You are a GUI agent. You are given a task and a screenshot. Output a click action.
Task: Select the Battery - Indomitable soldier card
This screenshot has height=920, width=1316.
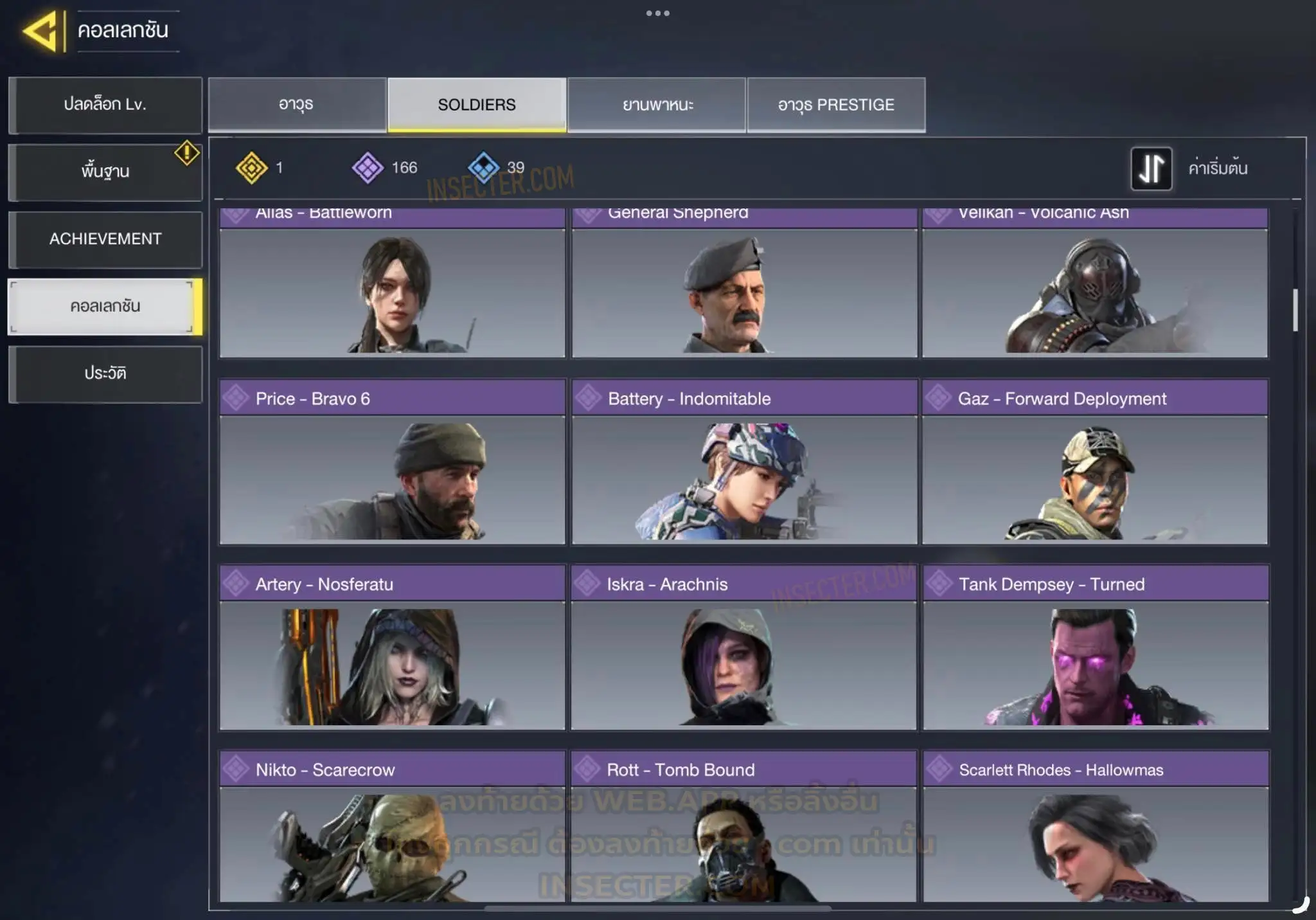[744, 462]
